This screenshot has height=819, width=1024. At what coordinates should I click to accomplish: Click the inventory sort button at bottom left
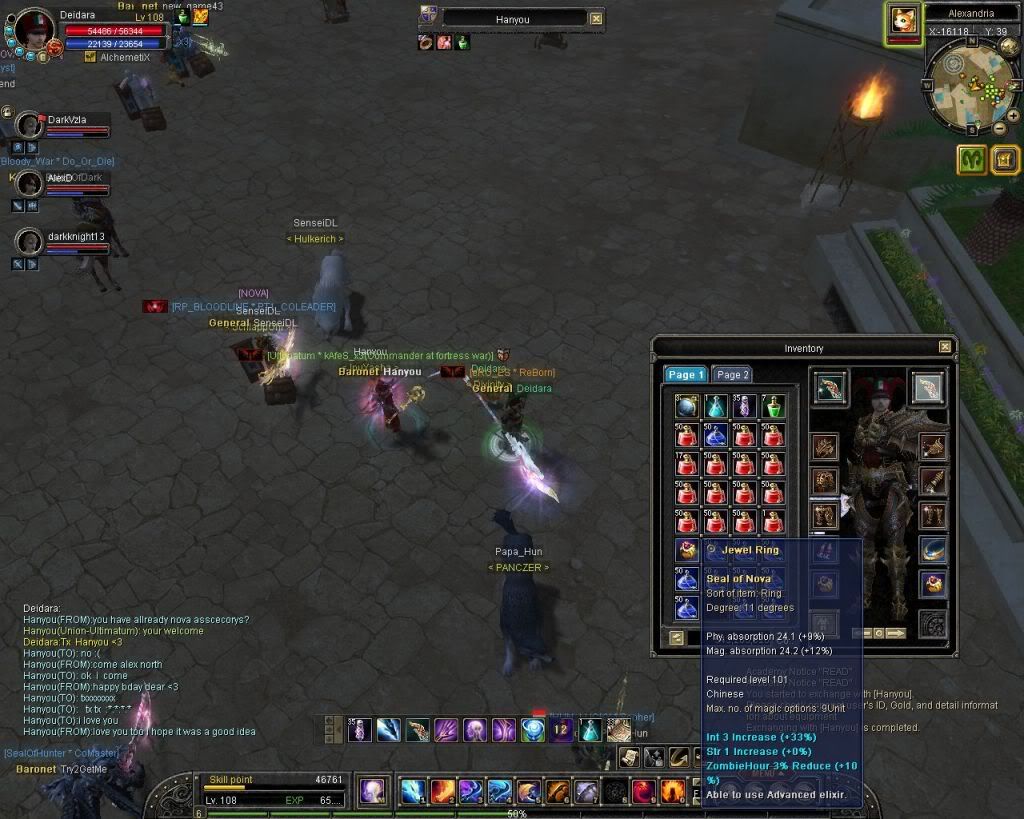(x=677, y=637)
